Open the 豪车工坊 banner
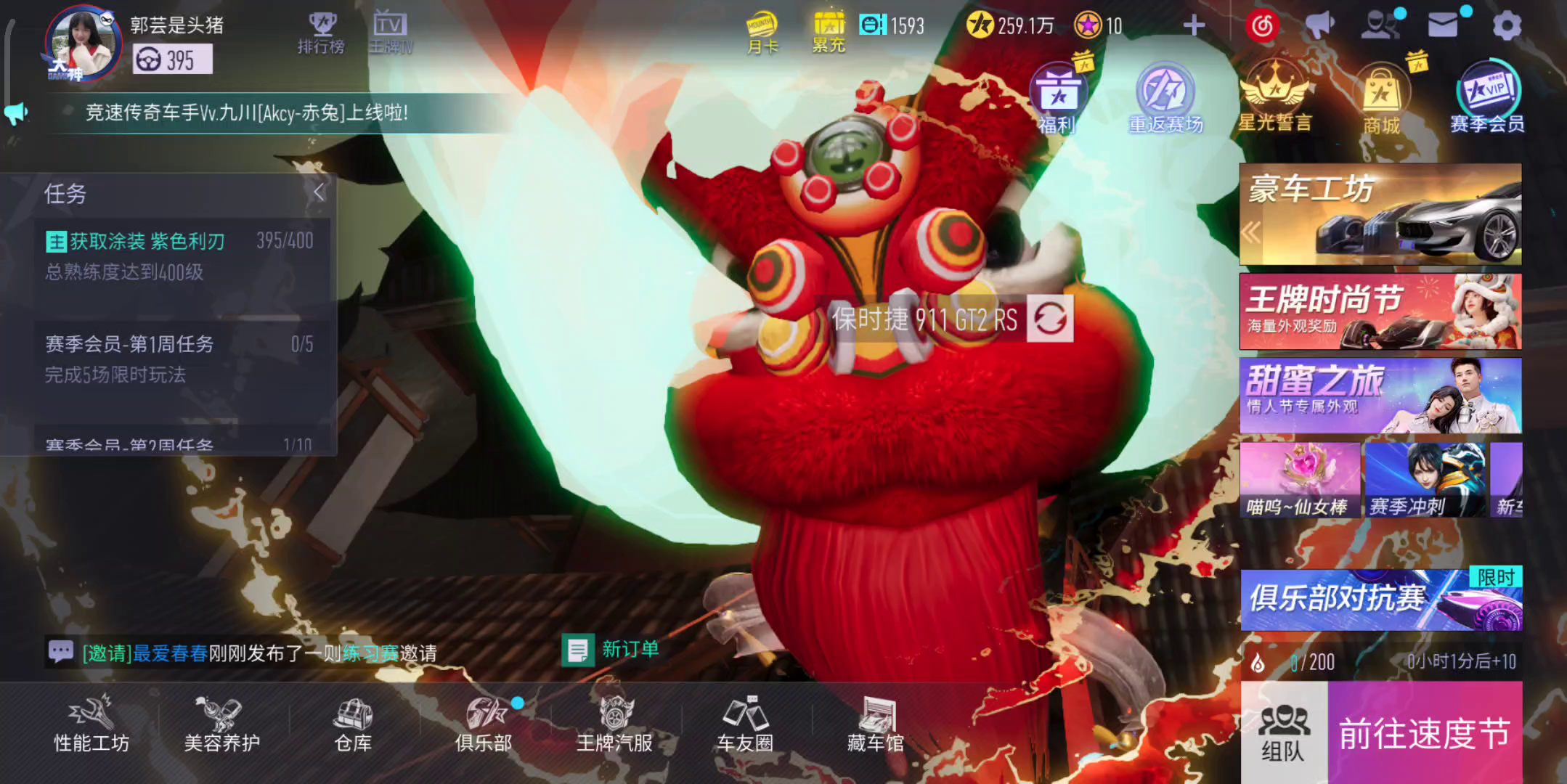 1380,214
